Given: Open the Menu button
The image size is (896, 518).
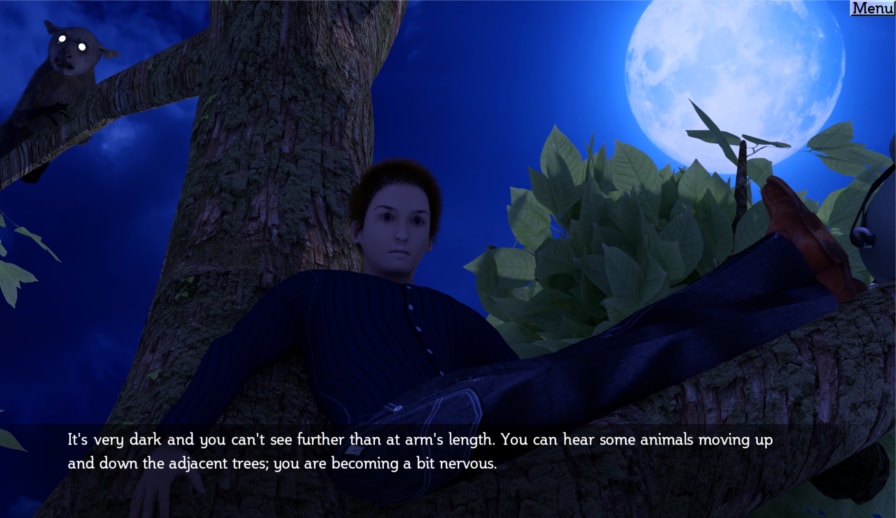Looking at the screenshot, I should [872, 8].
